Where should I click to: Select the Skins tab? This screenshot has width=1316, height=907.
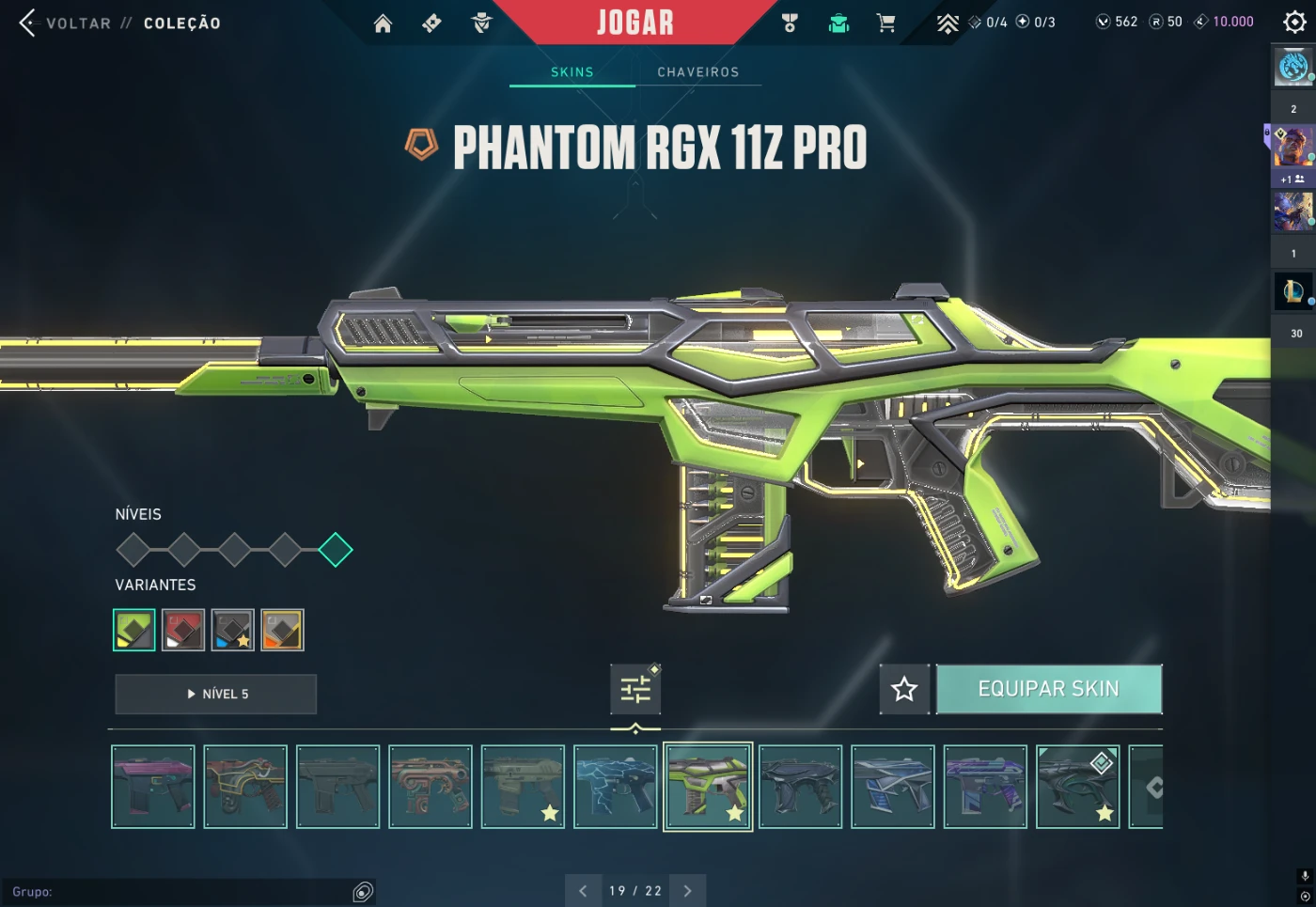tap(572, 72)
